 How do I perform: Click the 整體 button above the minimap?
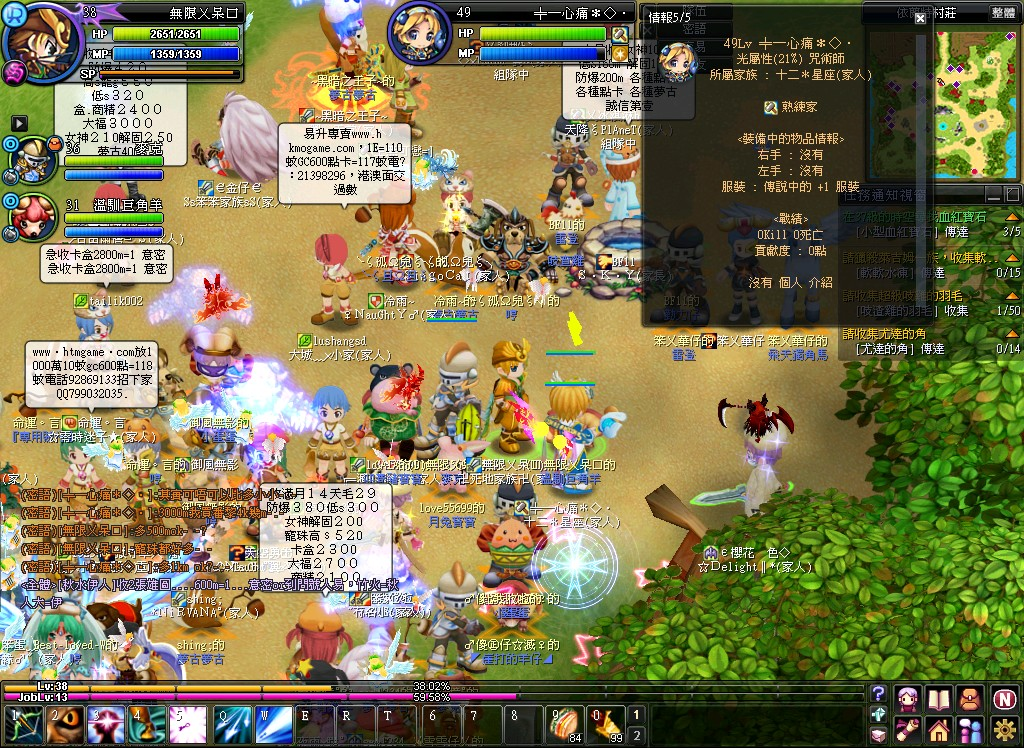click(1003, 13)
